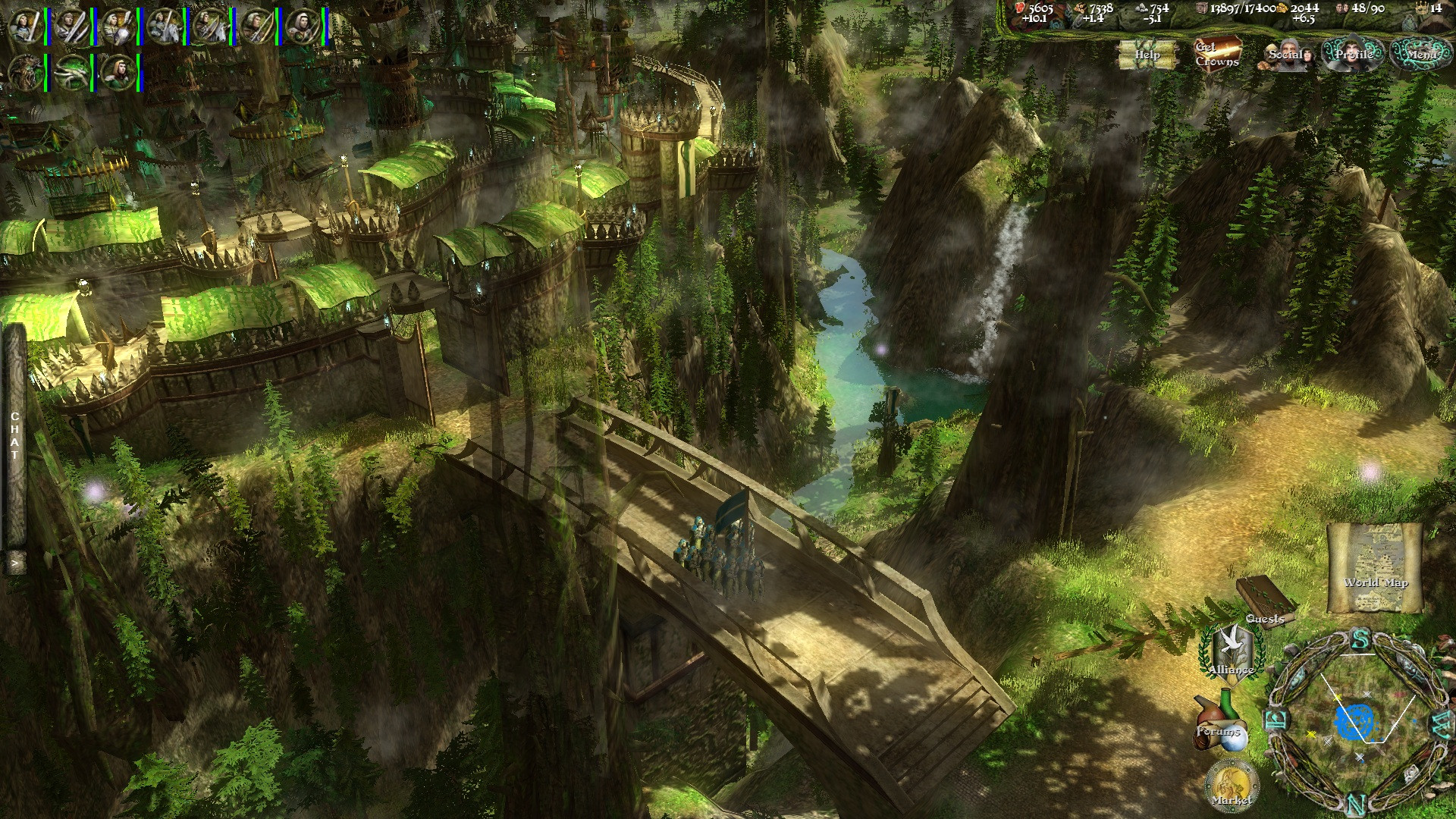Select the white tree roots portrait
The height and width of the screenshot is (819, 1456).
[73, 73]
